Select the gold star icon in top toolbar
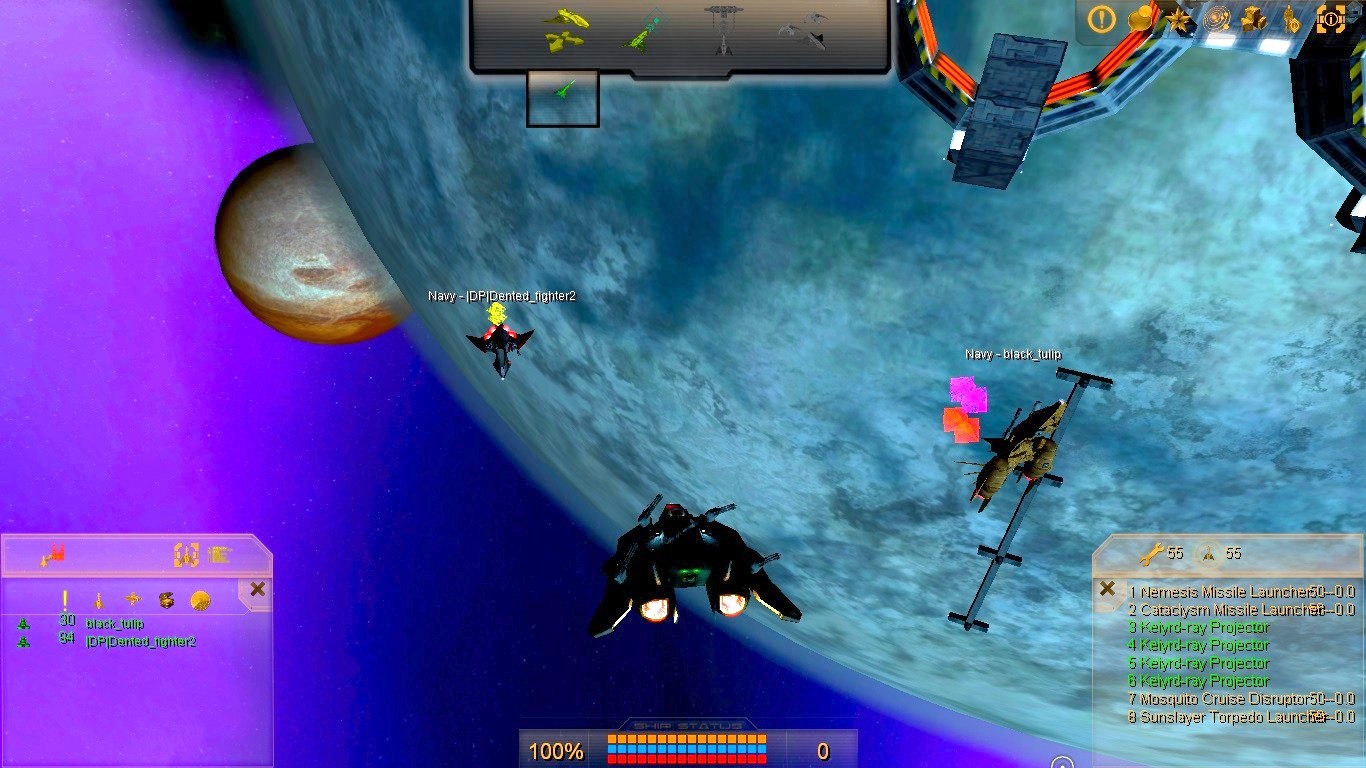Viewport: 1366px width, 768px height. point(1178,20)
